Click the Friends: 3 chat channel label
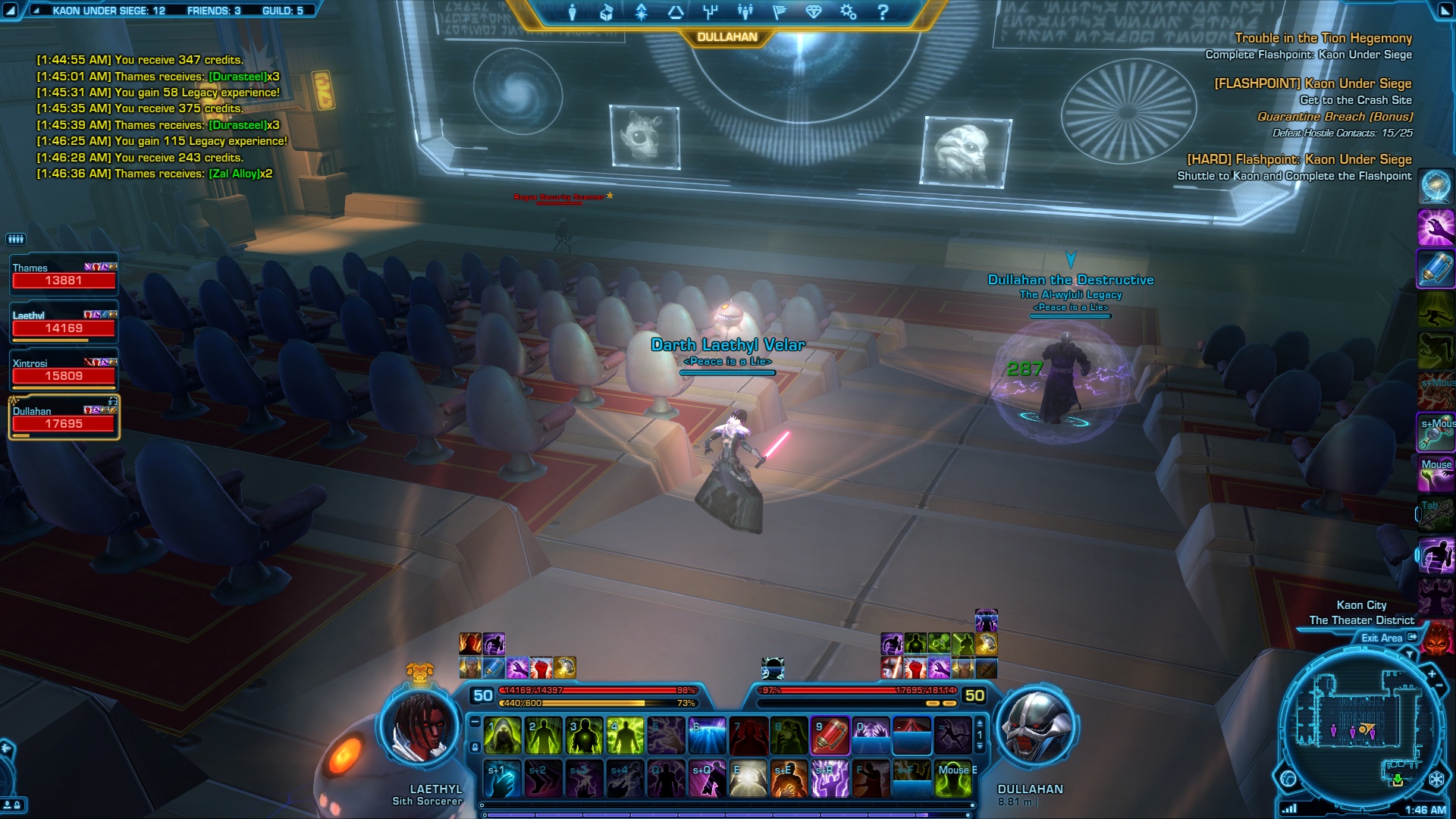 [214, 11]
